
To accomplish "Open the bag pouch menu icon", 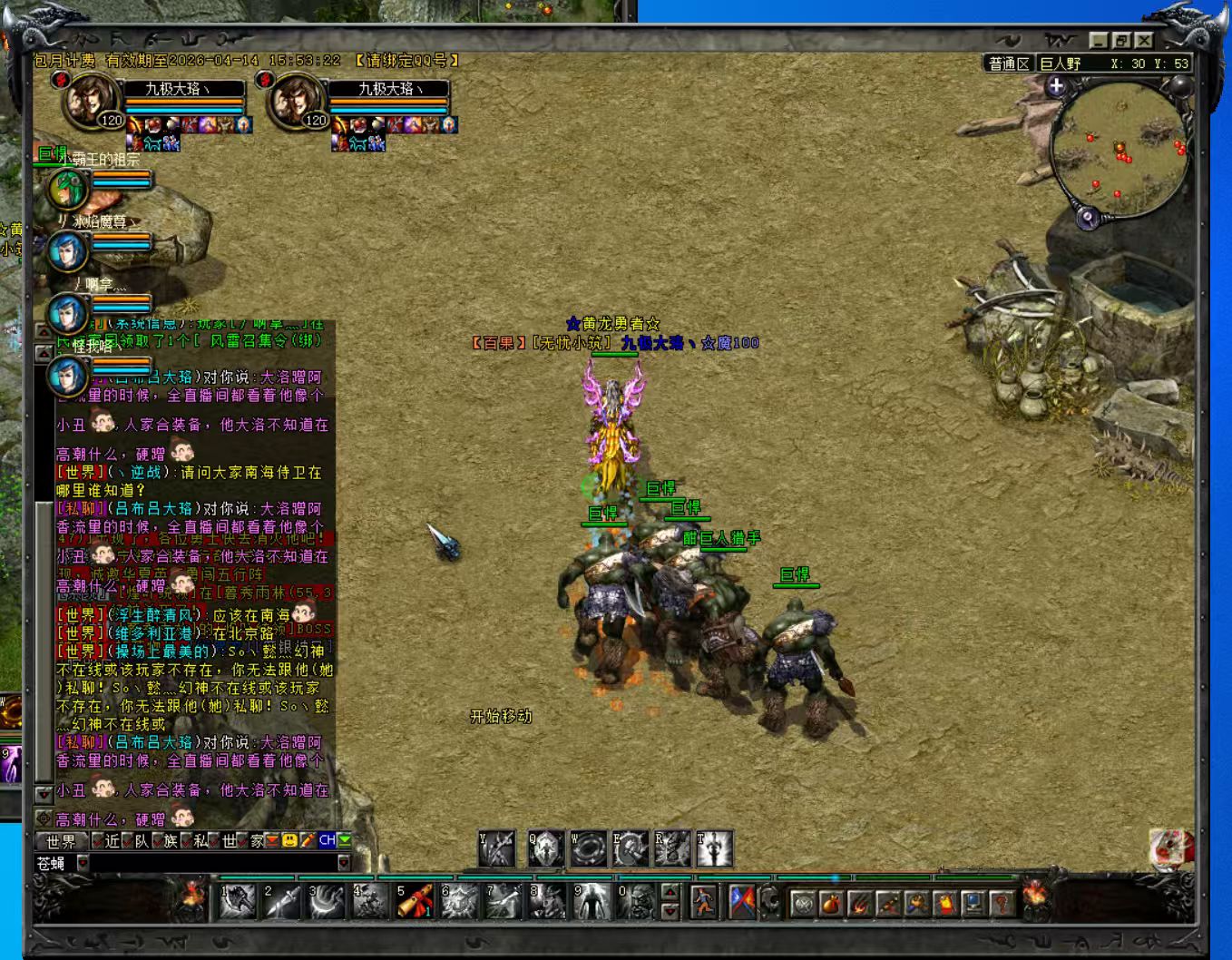I will click(x=830, y=903).
